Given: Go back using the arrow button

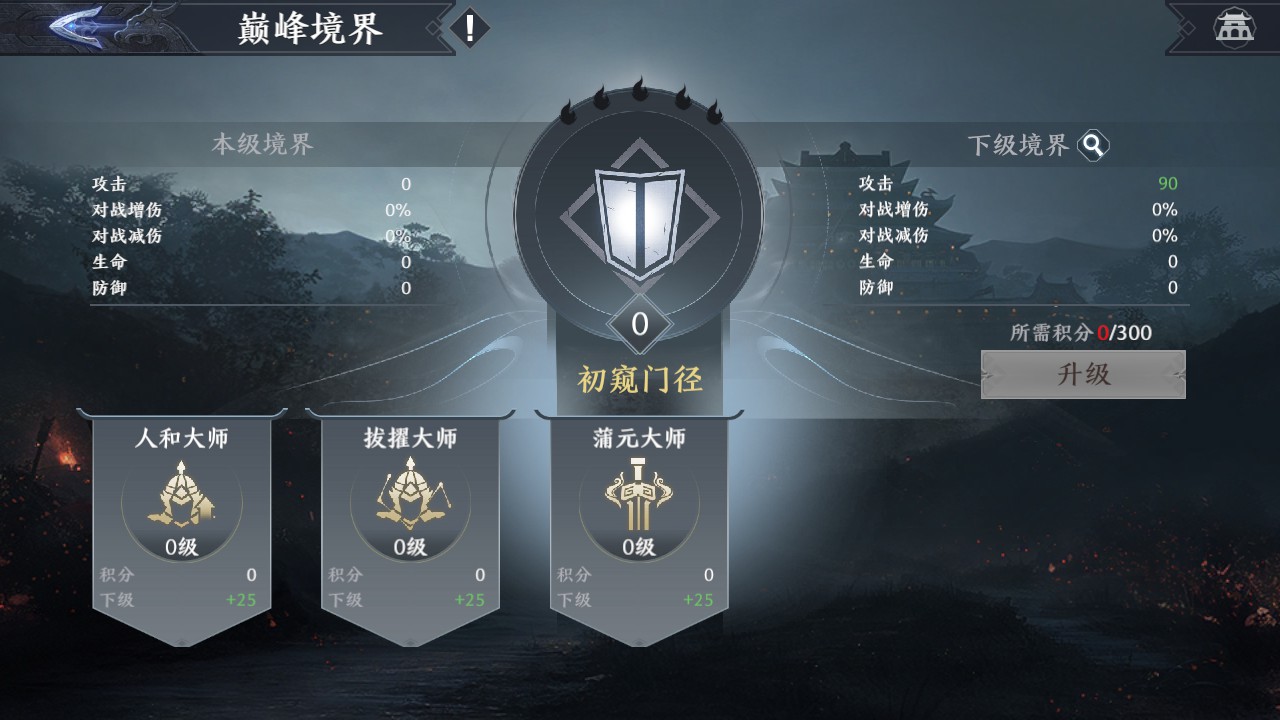Looking at the screenshot, I should pos(95,27).
